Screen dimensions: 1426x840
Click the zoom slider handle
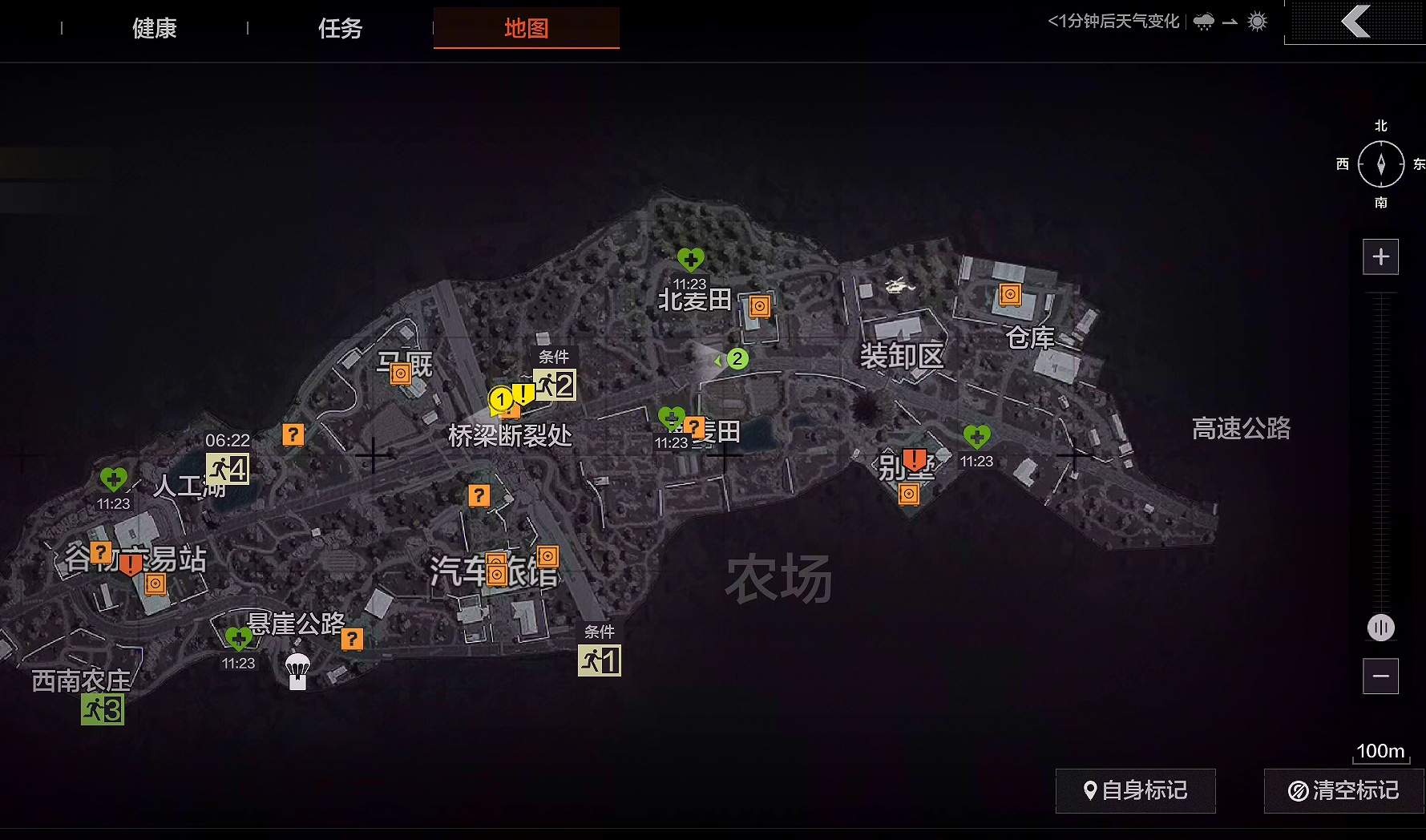(1380, 628)
